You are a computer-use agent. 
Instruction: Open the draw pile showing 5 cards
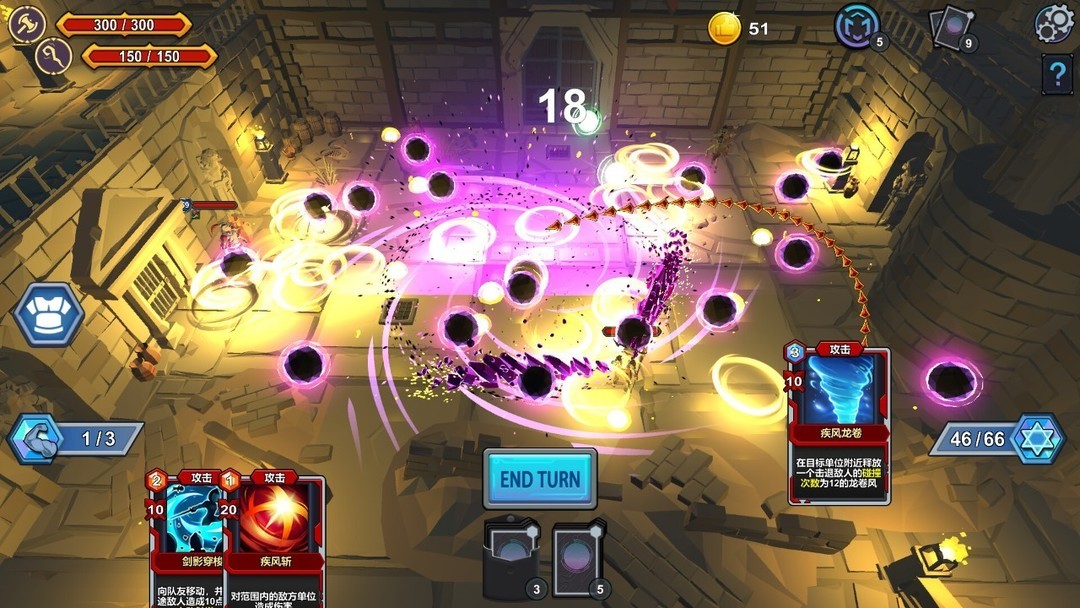(579, 558)
